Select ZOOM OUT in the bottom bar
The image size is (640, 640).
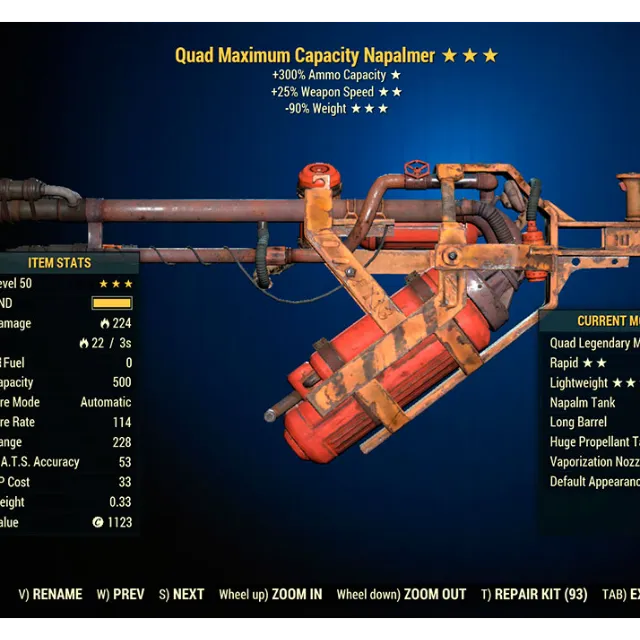[x=402, y=594]
